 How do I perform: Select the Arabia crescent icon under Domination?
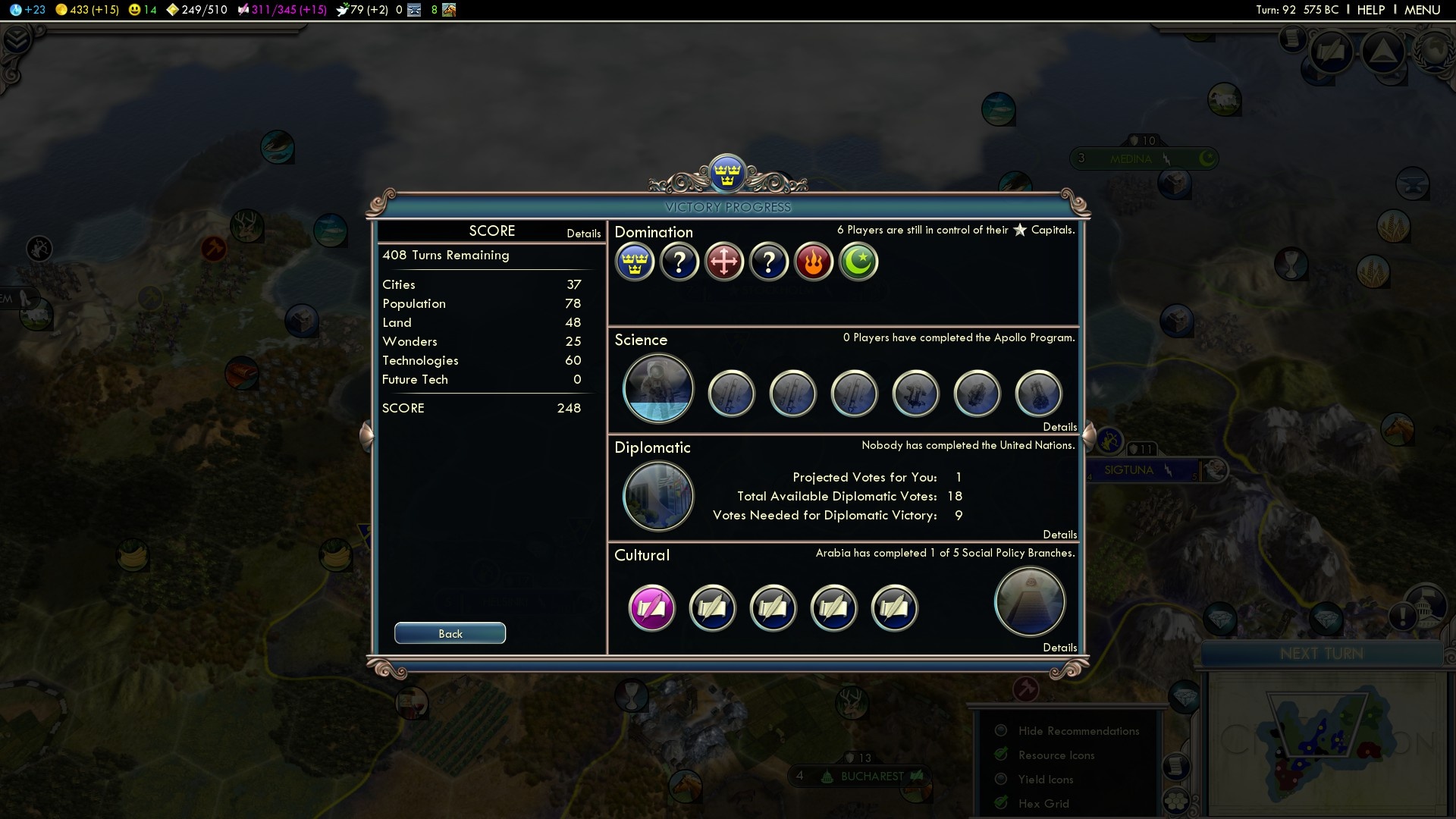pos(858,262)
